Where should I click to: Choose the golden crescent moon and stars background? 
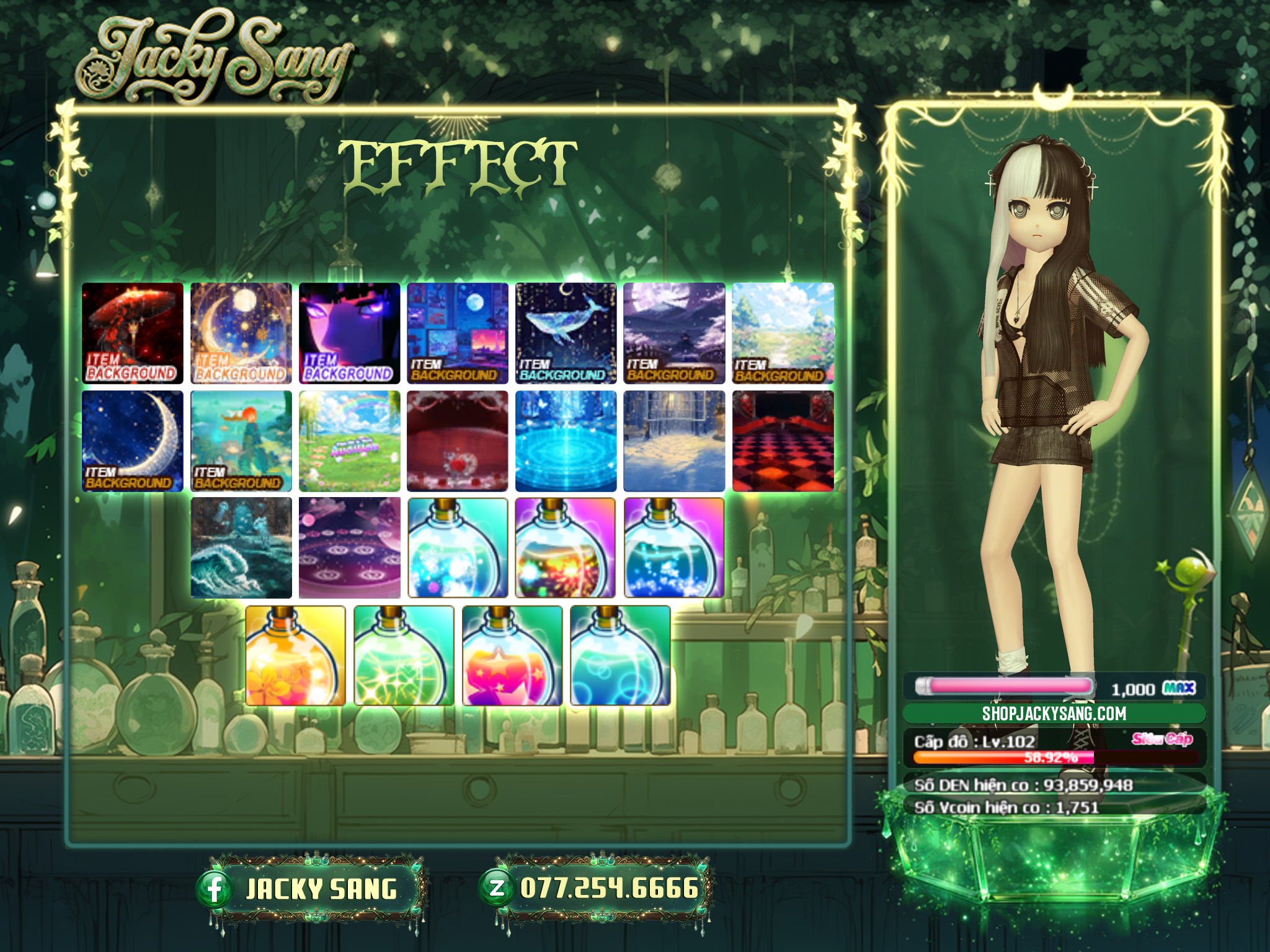point(241,333)
